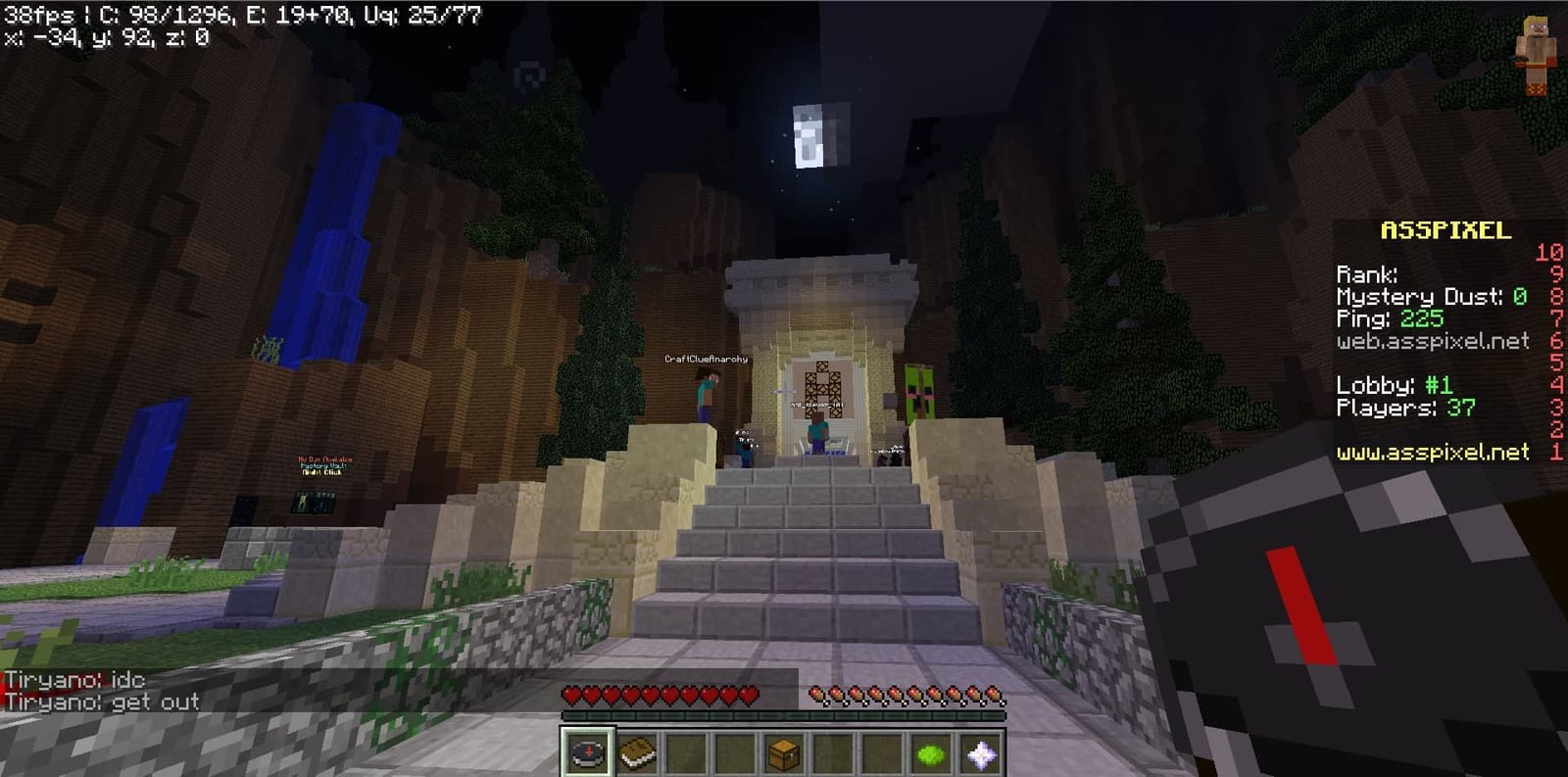Click CraftClueAnarchy's nametag
1568x777 pixels.
[x=705, y=359]
